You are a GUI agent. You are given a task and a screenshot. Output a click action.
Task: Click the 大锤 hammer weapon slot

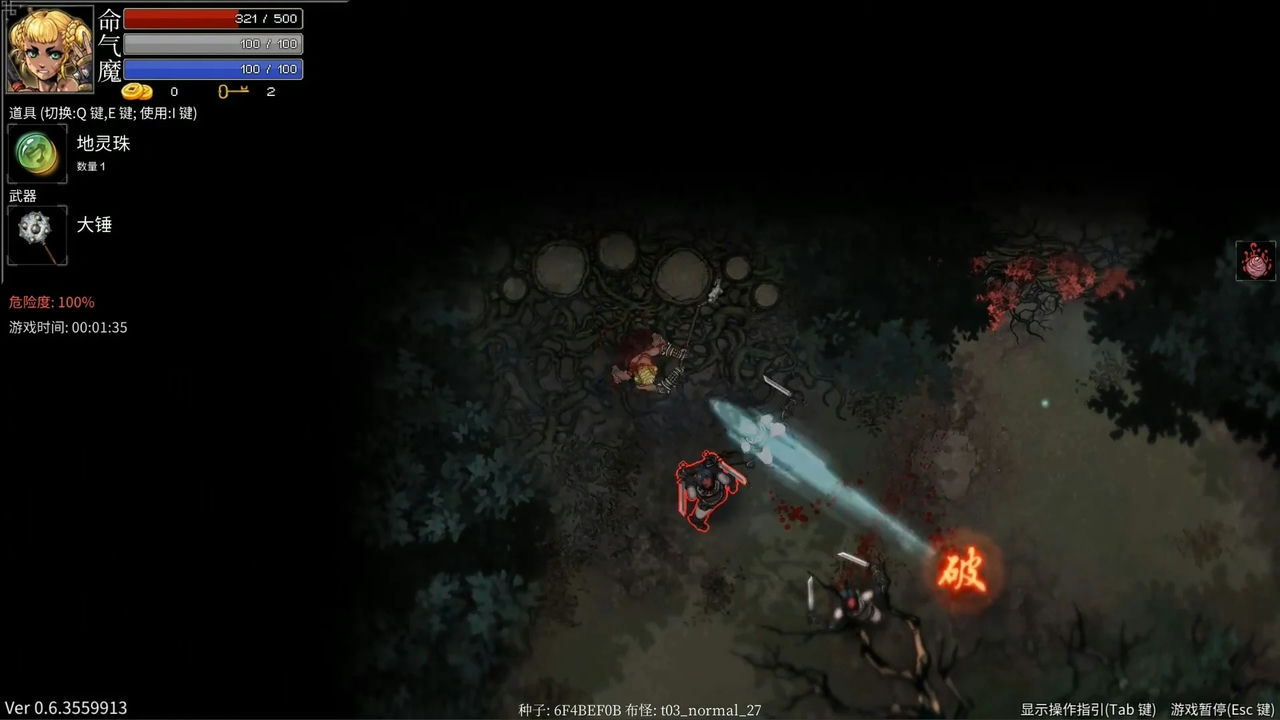(x=37, y=235)
